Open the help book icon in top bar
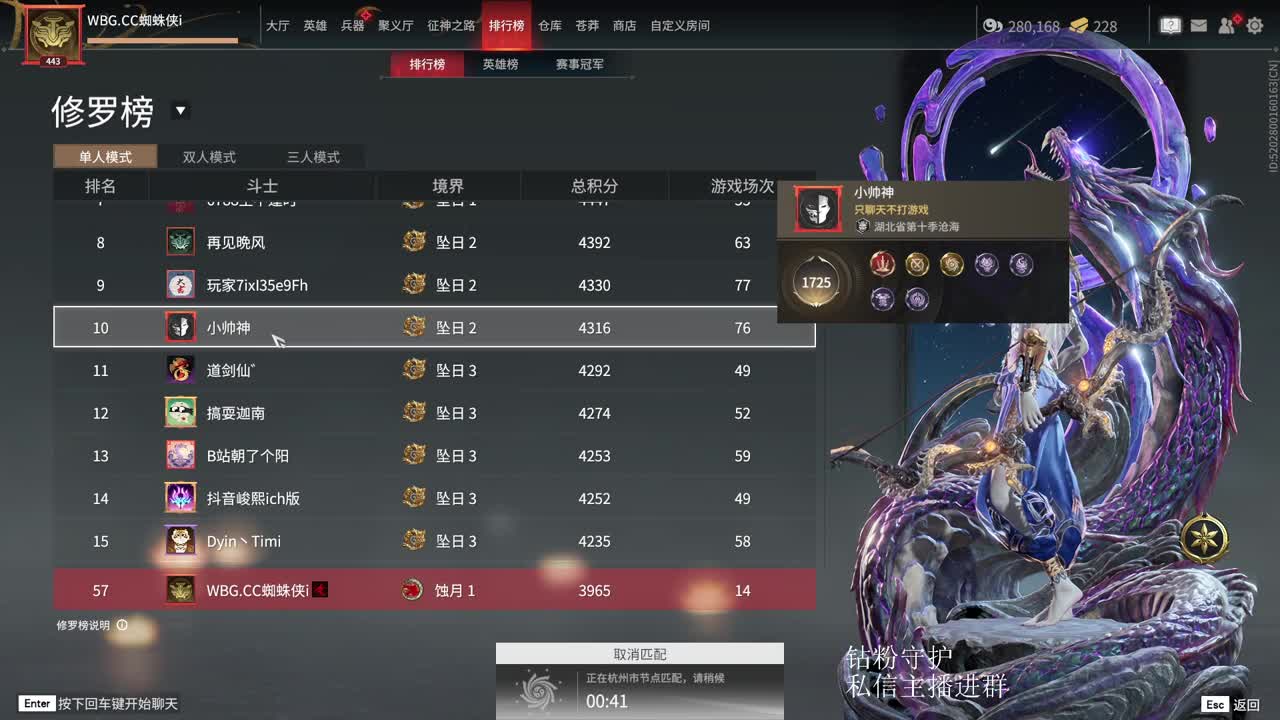The image size is (1280, 720). (1170, 26)
